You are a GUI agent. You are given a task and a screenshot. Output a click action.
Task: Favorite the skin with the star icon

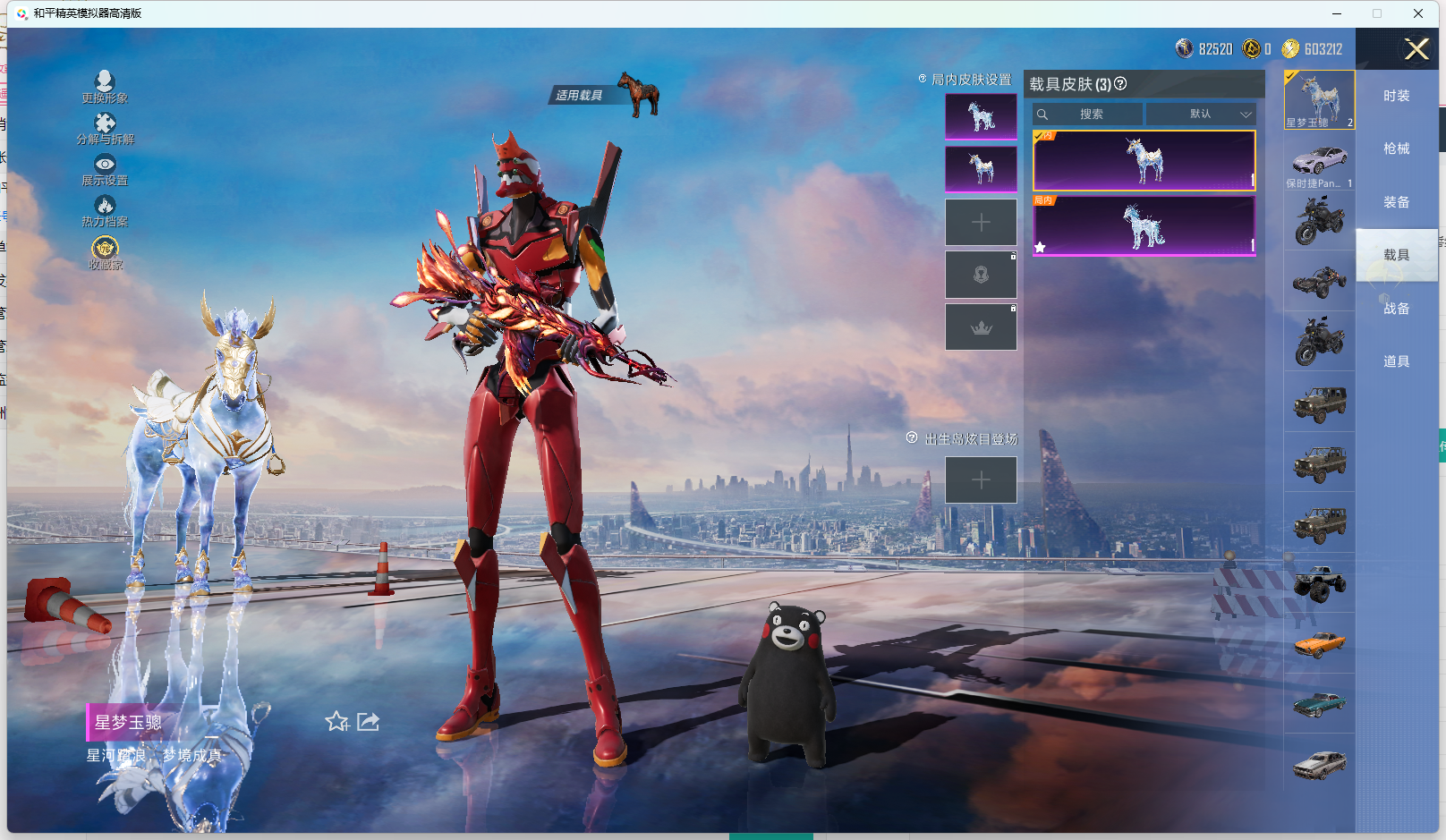click(336, 721)
